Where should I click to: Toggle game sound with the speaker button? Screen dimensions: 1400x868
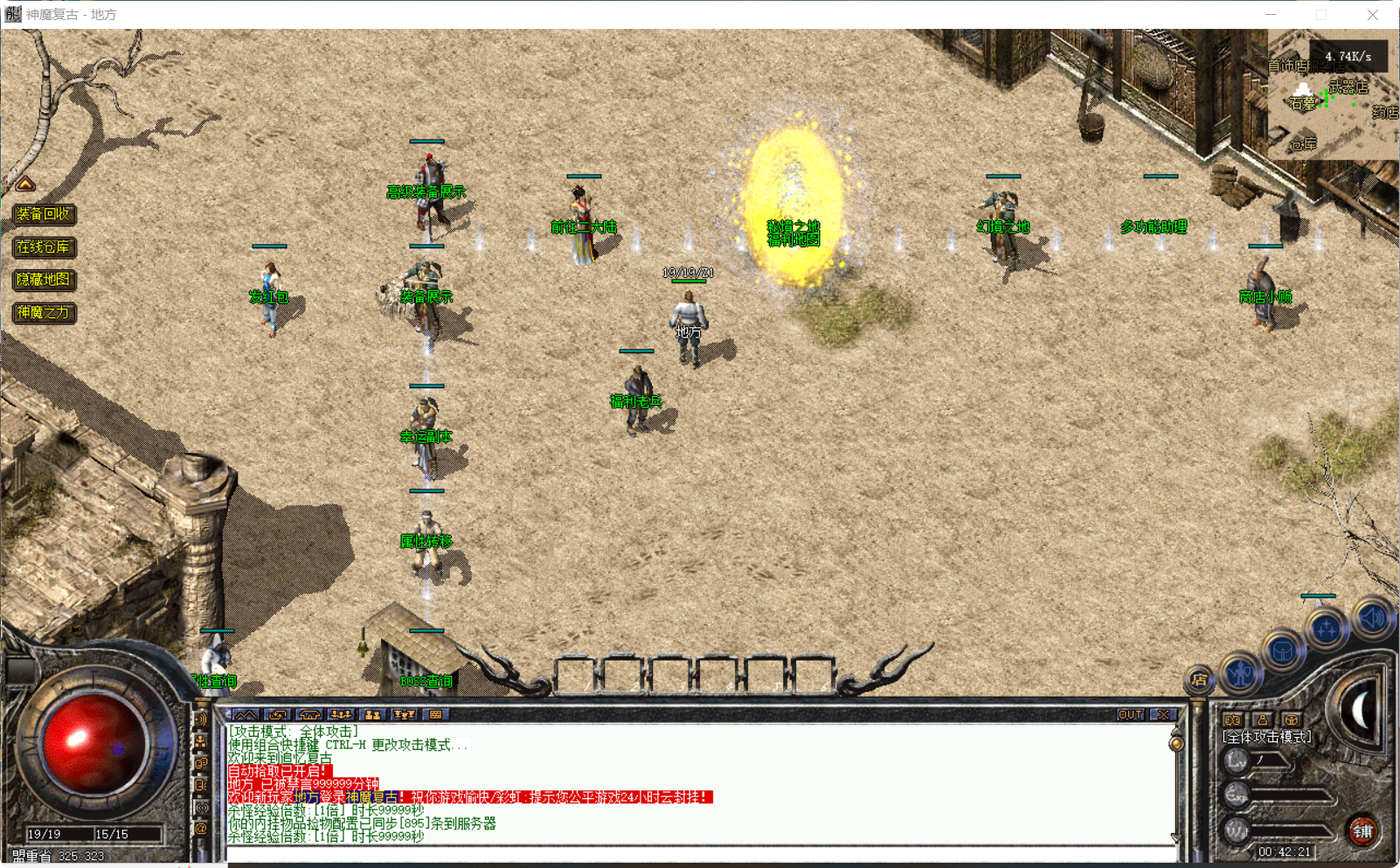pos(1371,618)
